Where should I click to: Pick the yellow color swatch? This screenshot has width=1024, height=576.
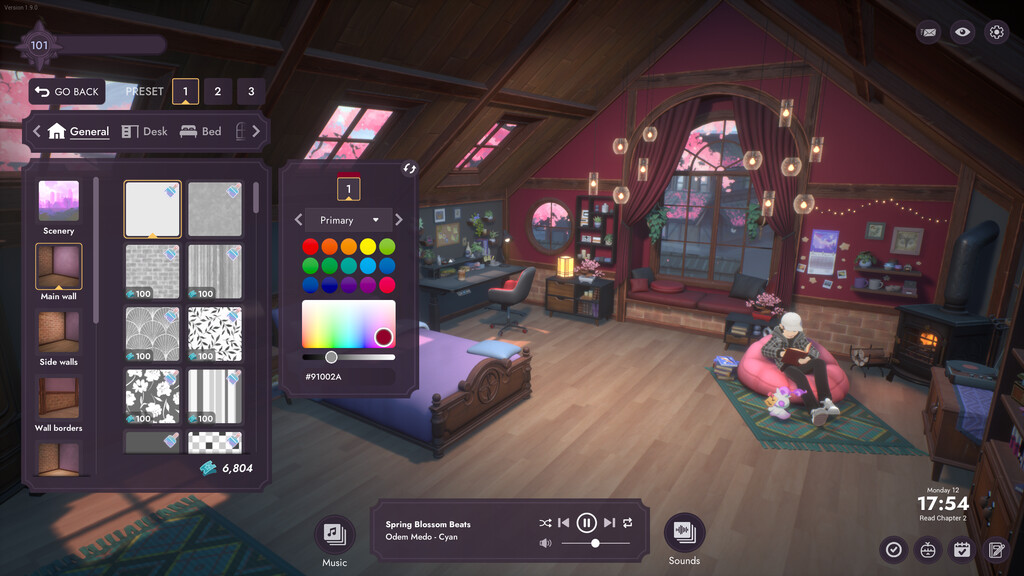[x=368, y=246]
